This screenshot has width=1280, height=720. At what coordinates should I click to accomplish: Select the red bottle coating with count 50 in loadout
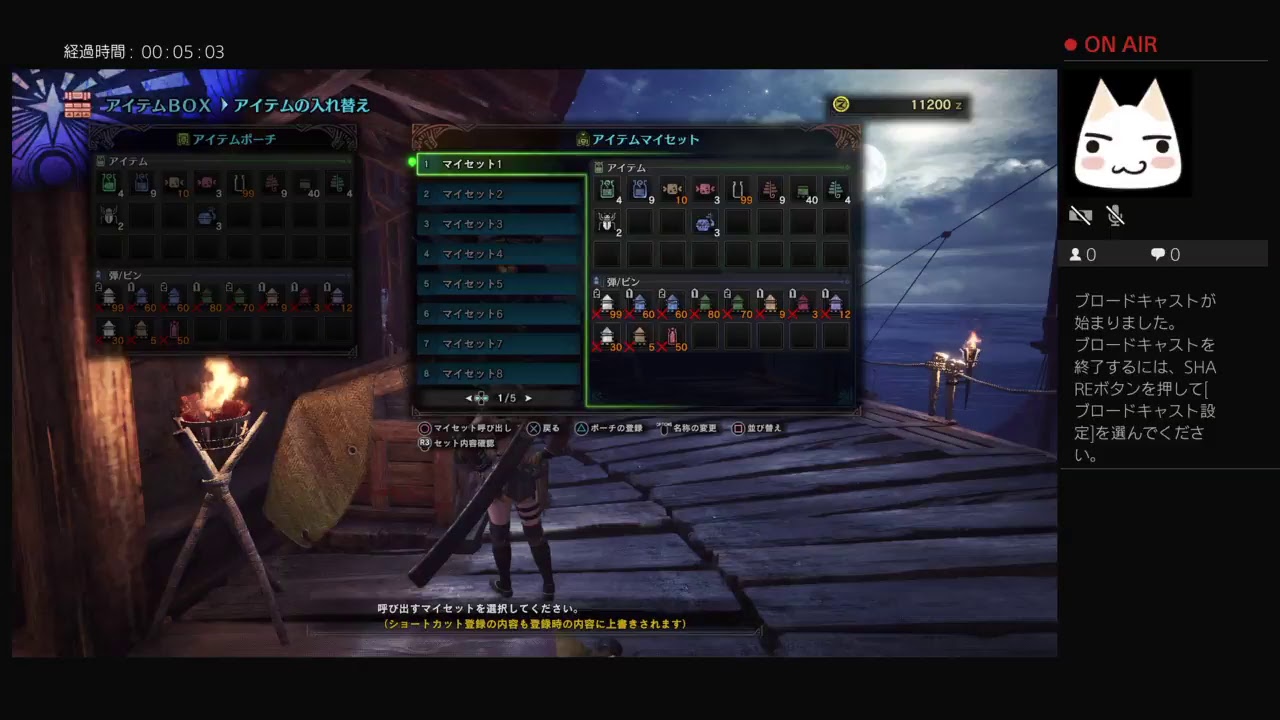672,336
